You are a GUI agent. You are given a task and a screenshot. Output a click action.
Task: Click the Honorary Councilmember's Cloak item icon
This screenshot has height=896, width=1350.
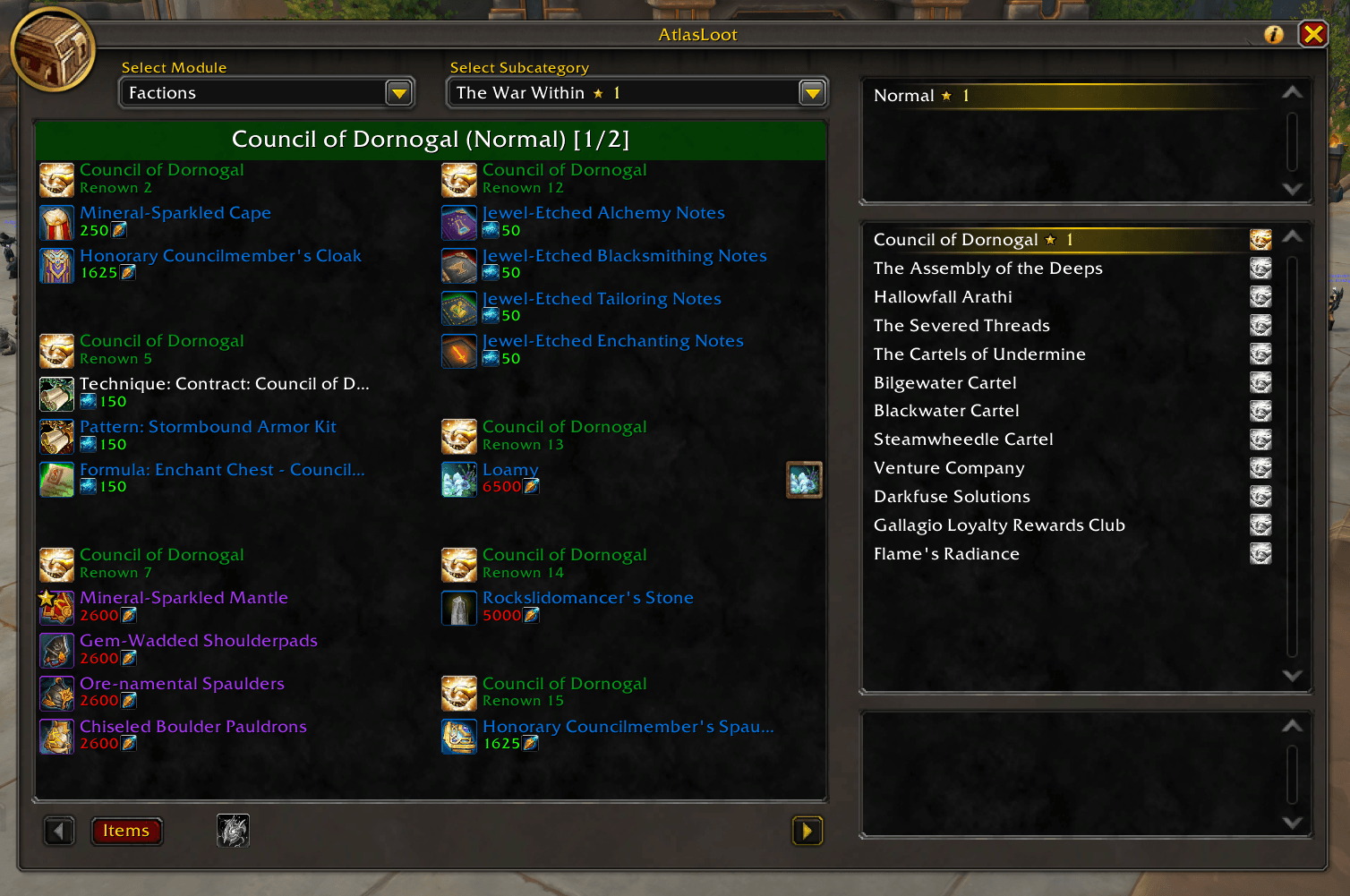[56, 265]
